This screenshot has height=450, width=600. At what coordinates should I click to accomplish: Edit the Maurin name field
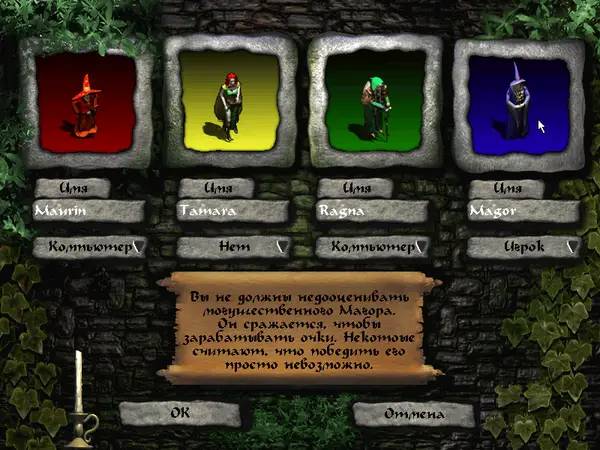[88, 212]
